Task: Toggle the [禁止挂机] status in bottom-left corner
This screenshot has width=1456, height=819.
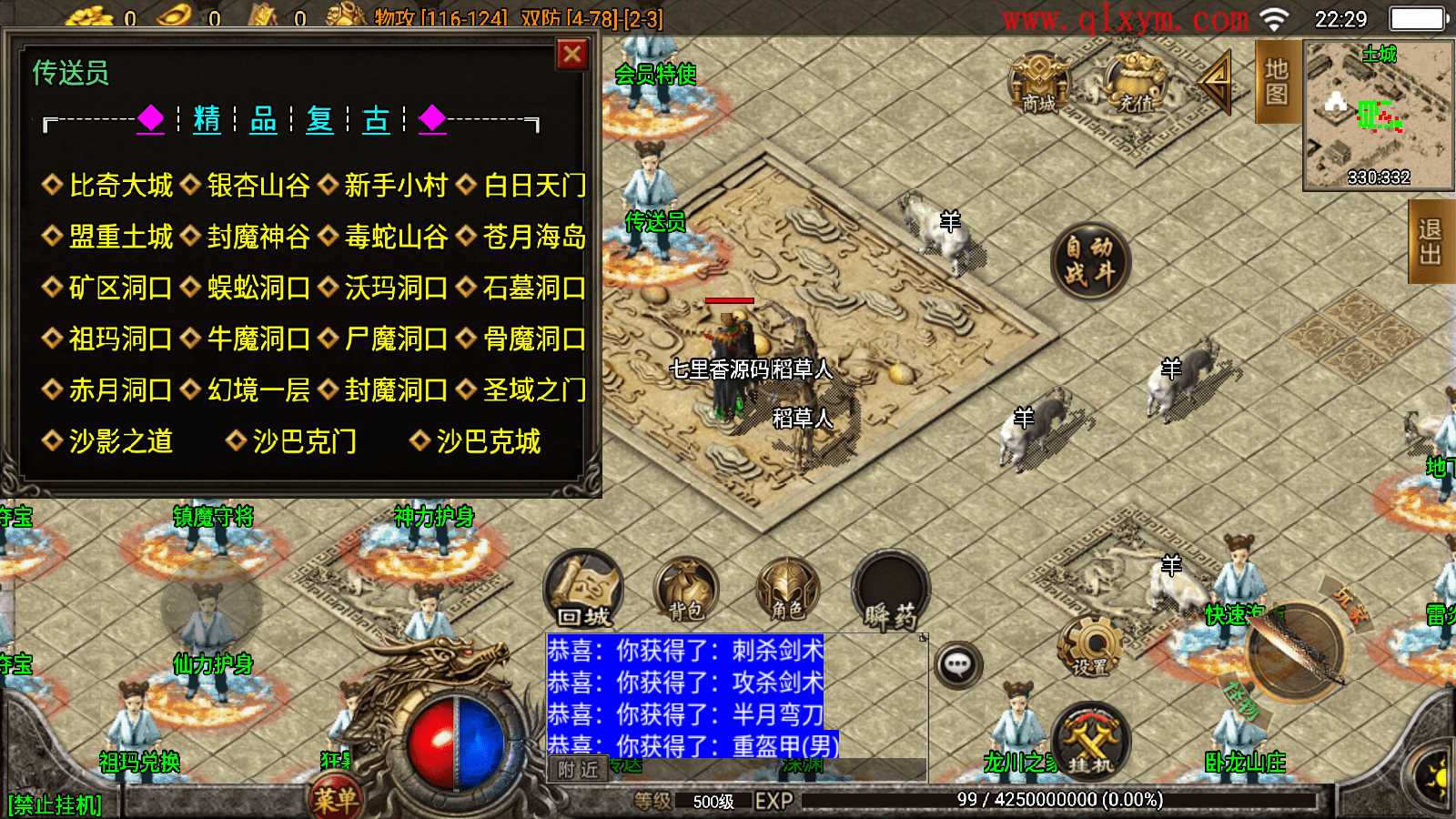Action: pos(56,804)
